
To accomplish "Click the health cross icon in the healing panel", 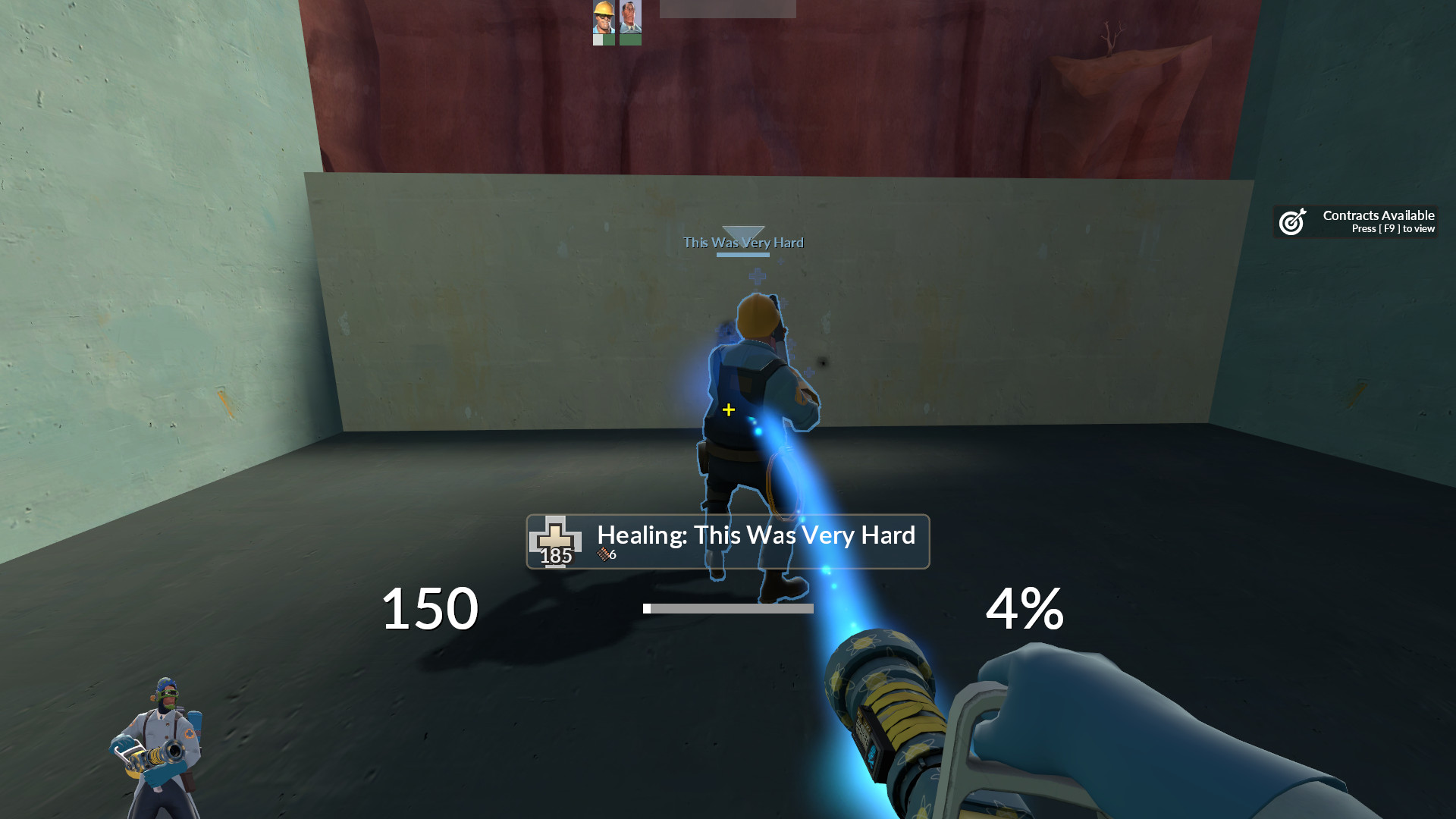I will pos(556,538).
